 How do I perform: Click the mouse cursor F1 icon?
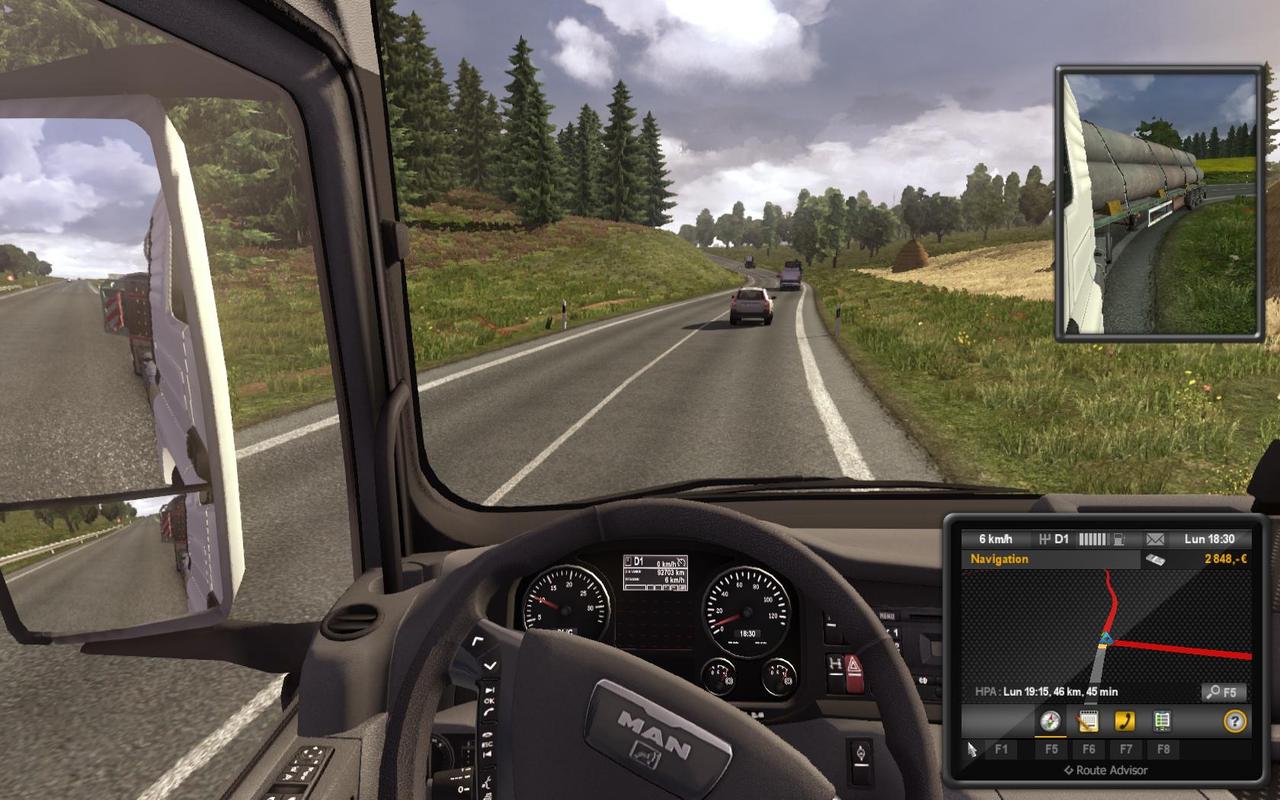click(972, 749)
